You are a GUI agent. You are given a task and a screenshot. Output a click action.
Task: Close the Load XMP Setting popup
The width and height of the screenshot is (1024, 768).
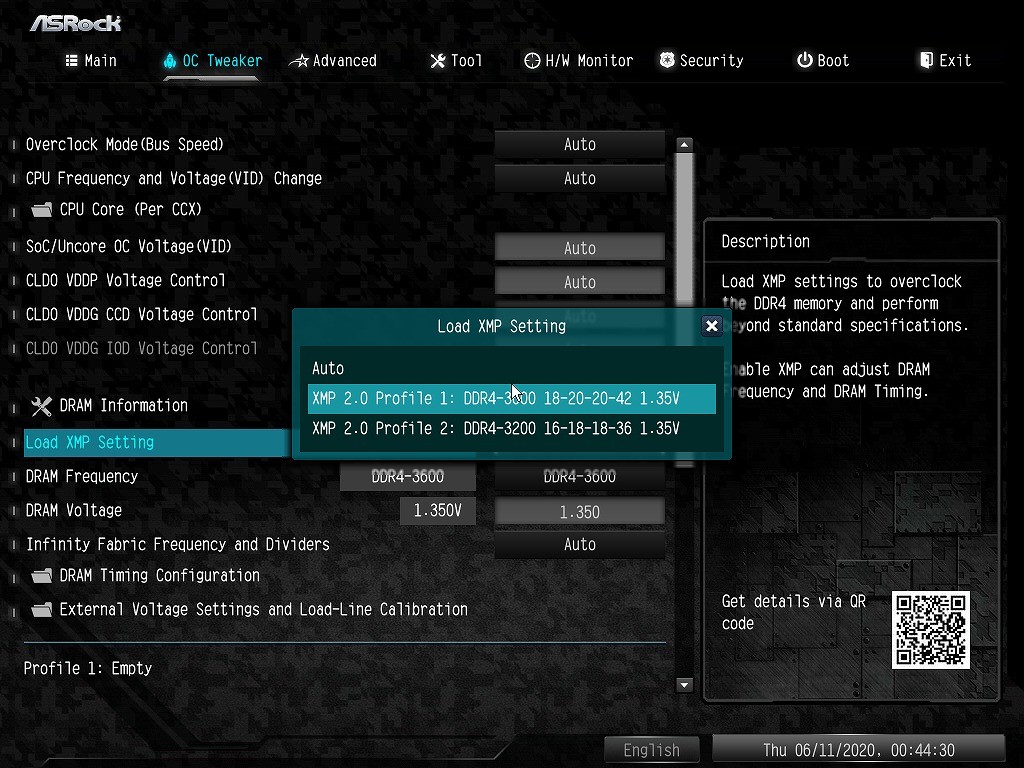click(x=711, y=326)
